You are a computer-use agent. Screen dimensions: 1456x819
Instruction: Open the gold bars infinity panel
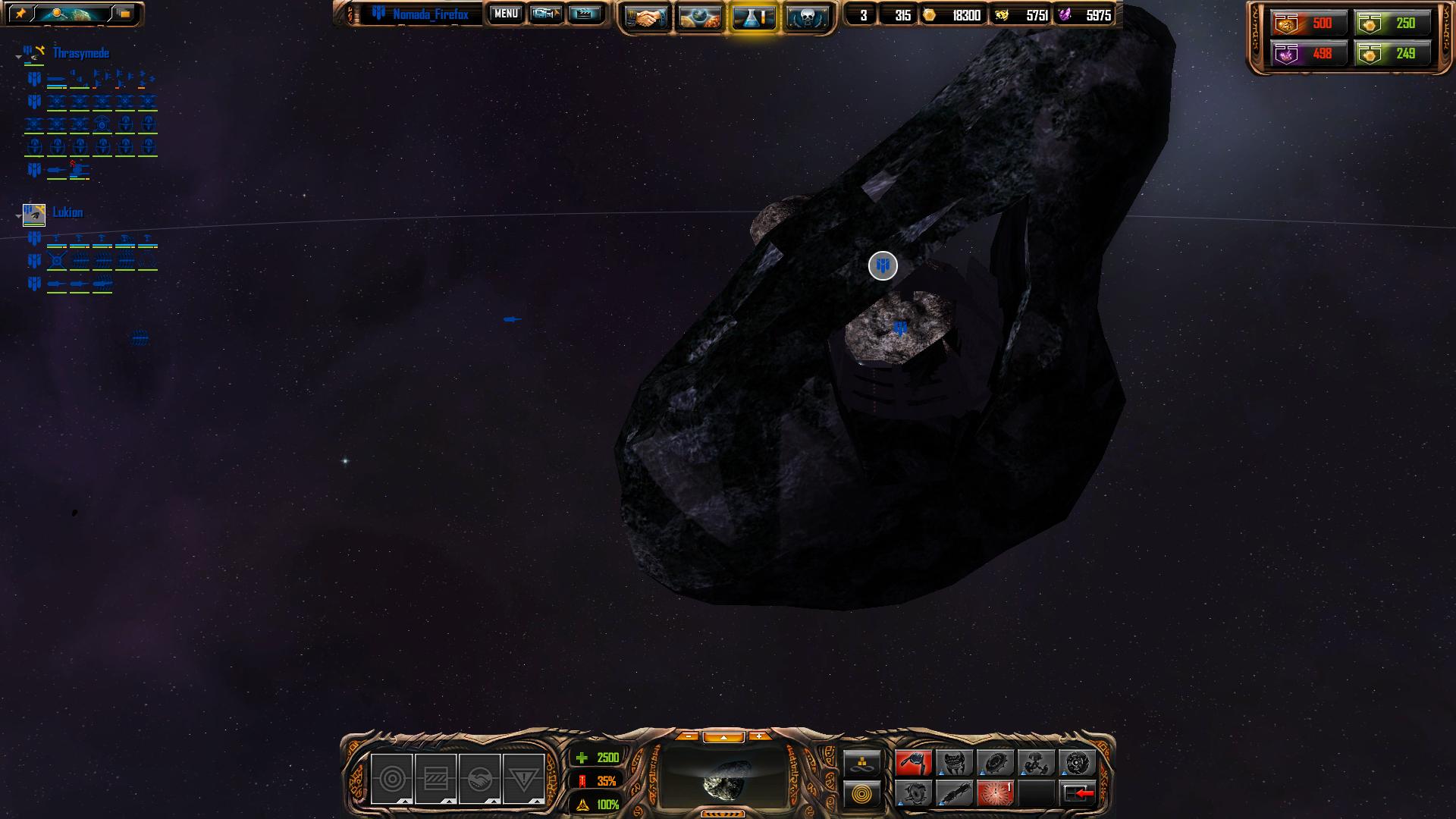tap(862, 762)
